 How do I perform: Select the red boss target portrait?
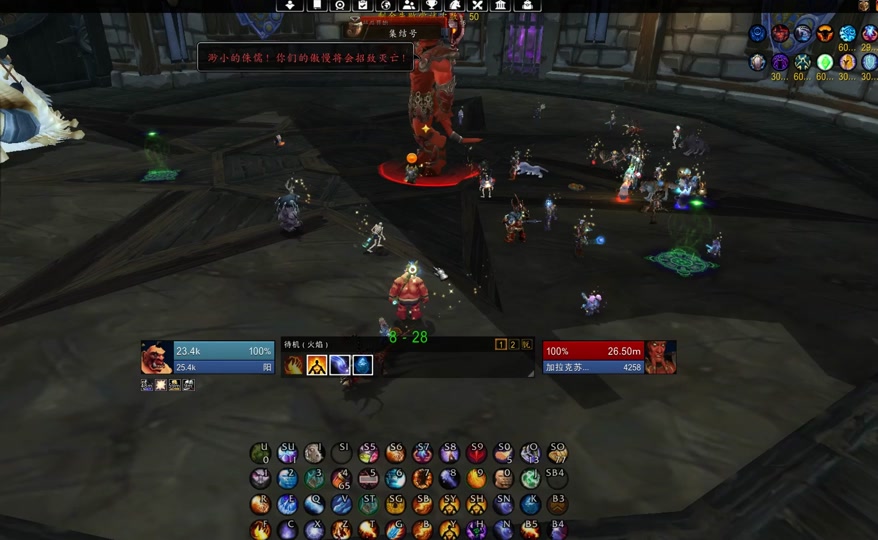(661, 358)
